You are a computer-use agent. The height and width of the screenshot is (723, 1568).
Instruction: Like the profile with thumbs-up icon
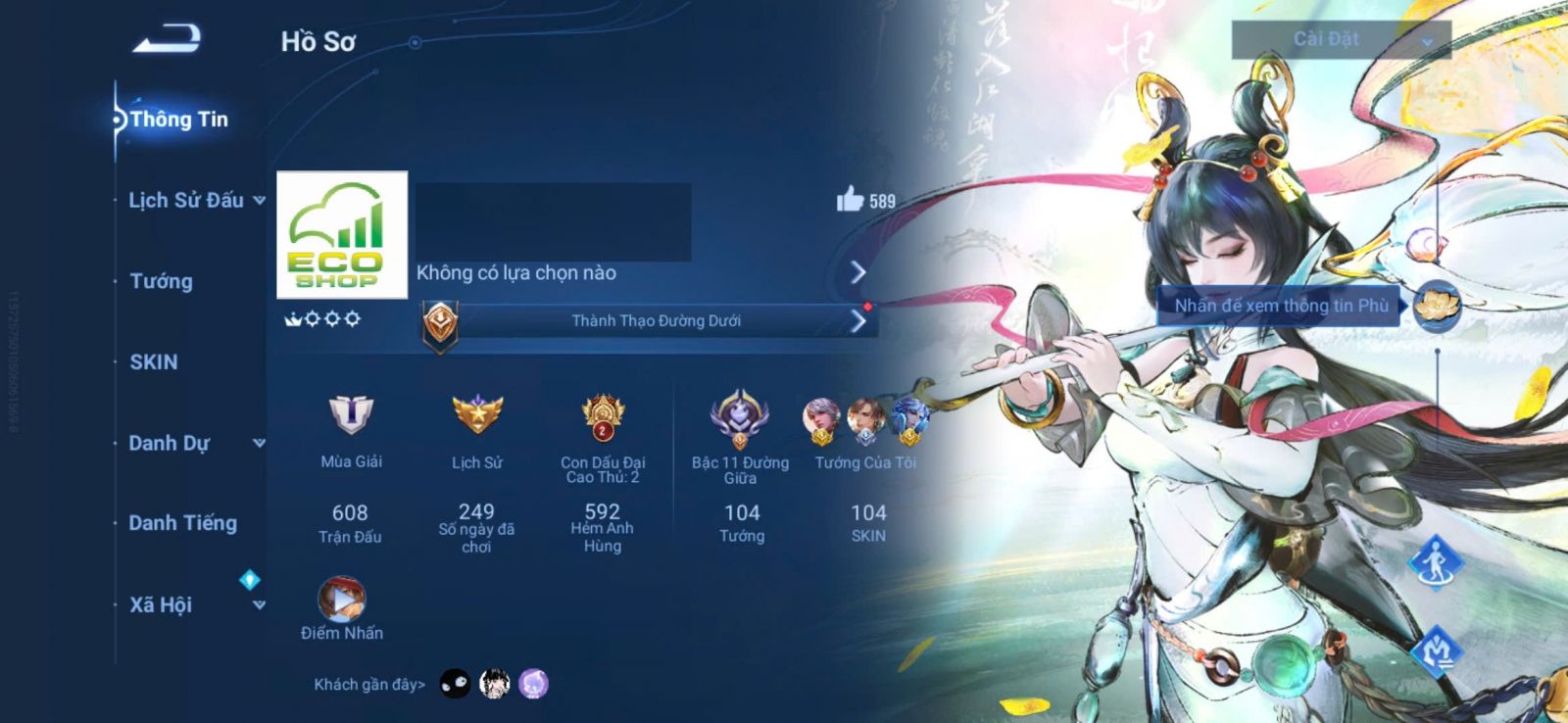click(x=850, y=200)
